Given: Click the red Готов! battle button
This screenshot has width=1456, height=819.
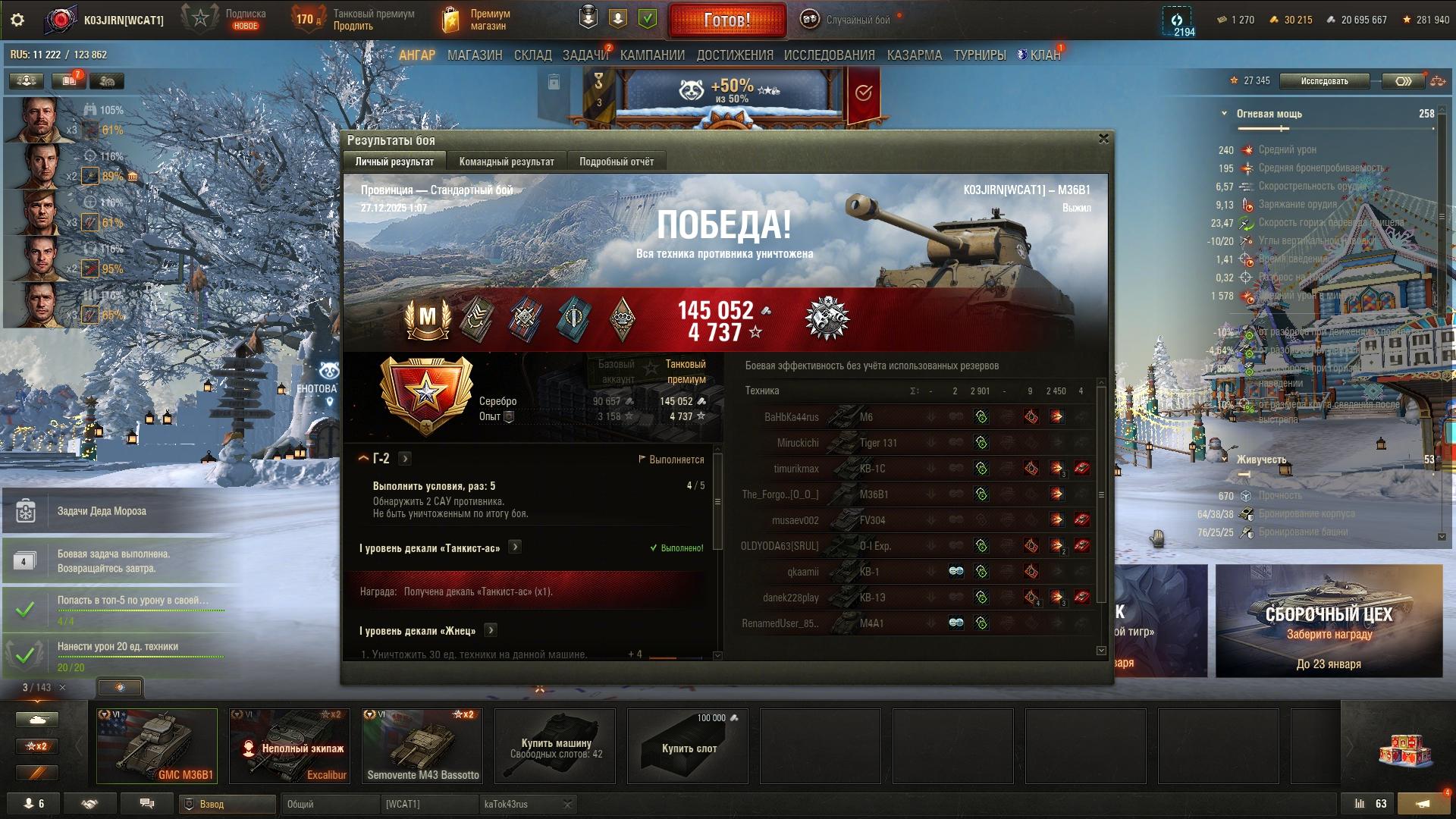Looking at the screenshot, I should [x=726, y=20].
